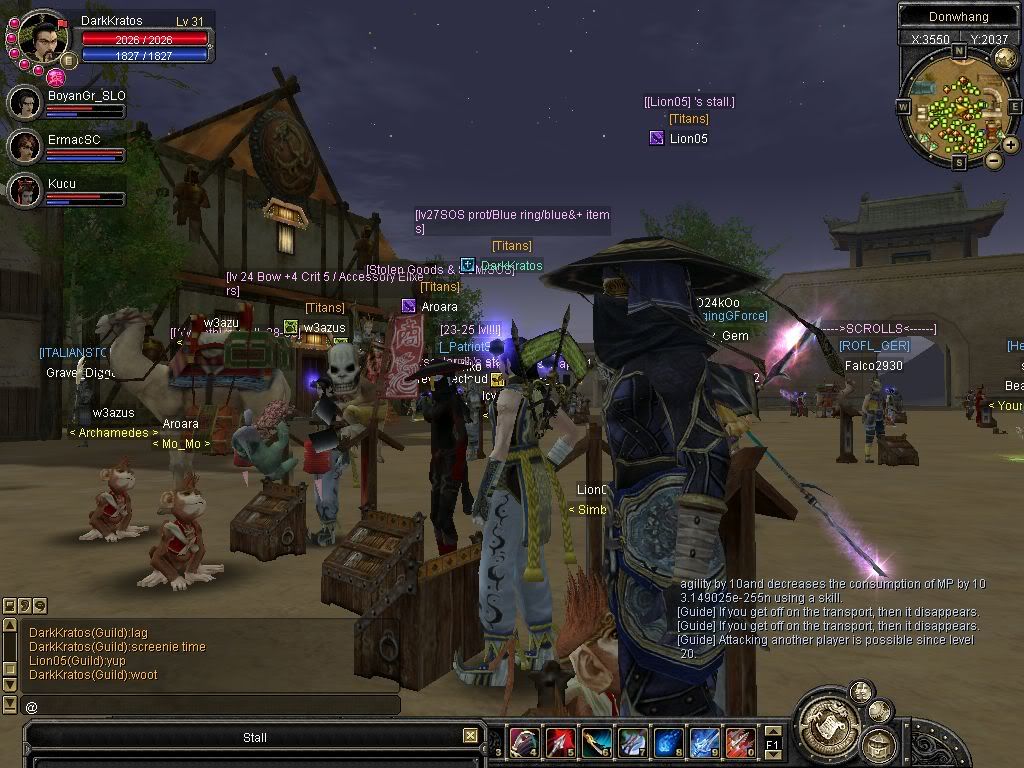
Task: Click the Donwhang minimap
Action: pos(957,104)
